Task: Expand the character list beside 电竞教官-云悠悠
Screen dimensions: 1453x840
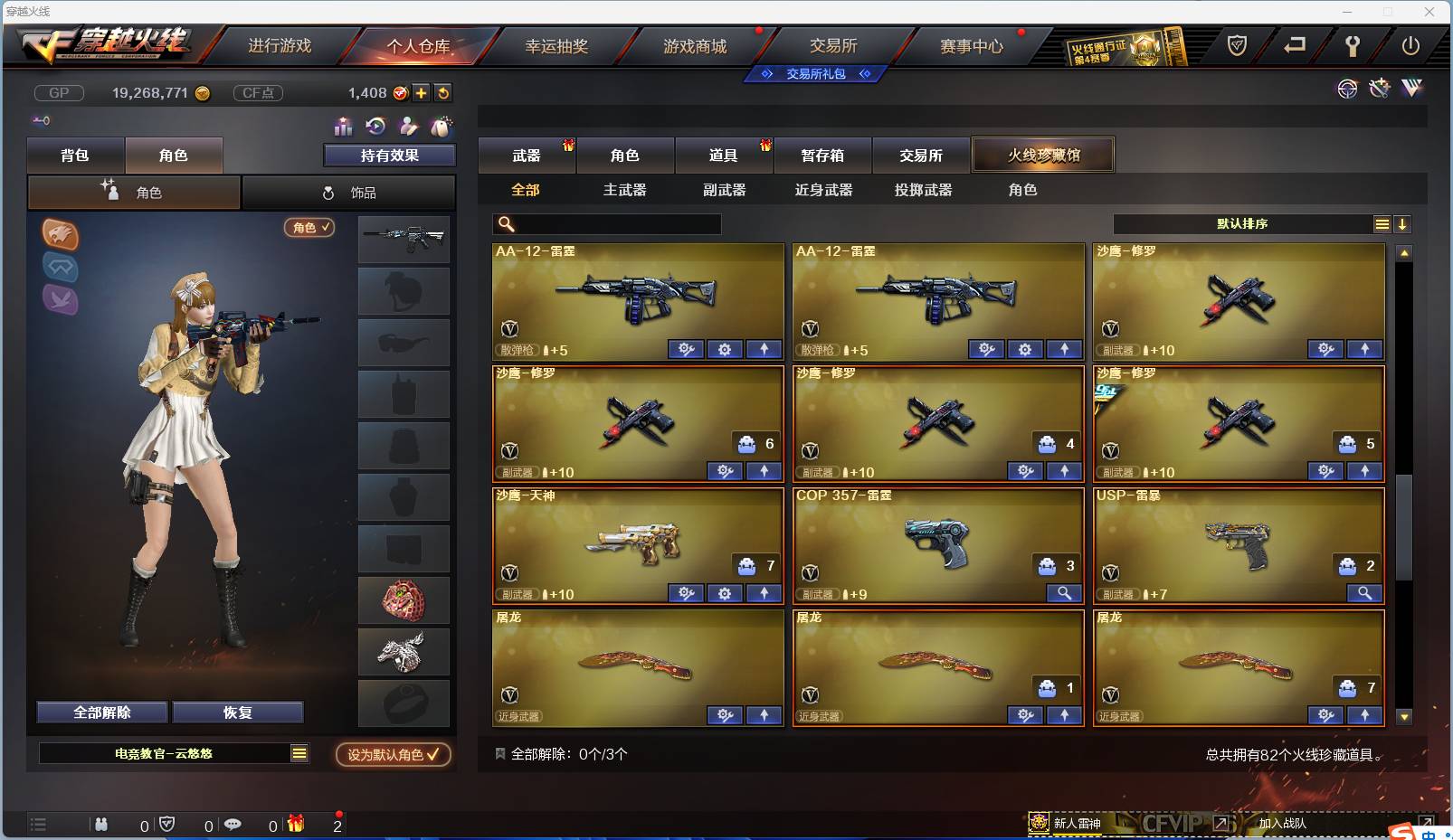Action: 299,752
